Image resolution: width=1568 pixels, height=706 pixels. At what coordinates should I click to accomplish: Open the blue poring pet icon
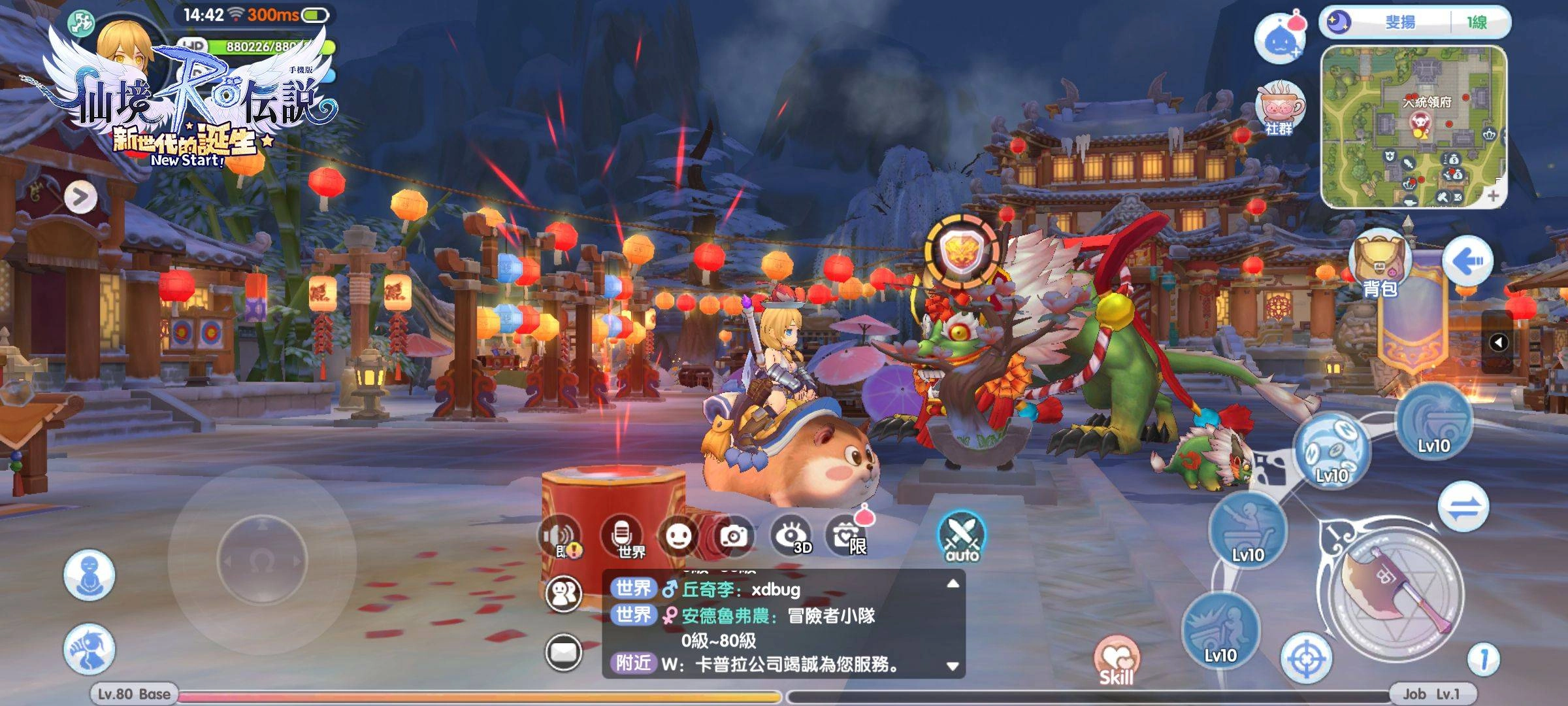[x=1277, y=39]
